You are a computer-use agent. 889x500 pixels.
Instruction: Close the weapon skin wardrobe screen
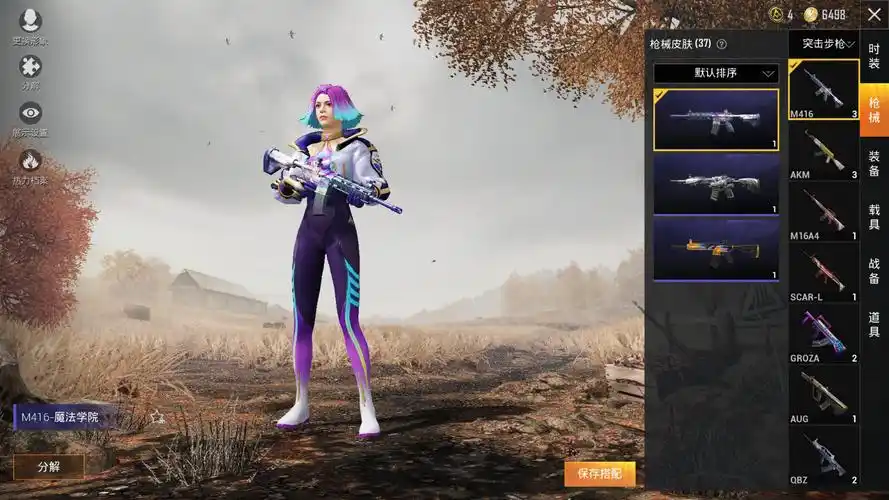click(874, 15)
